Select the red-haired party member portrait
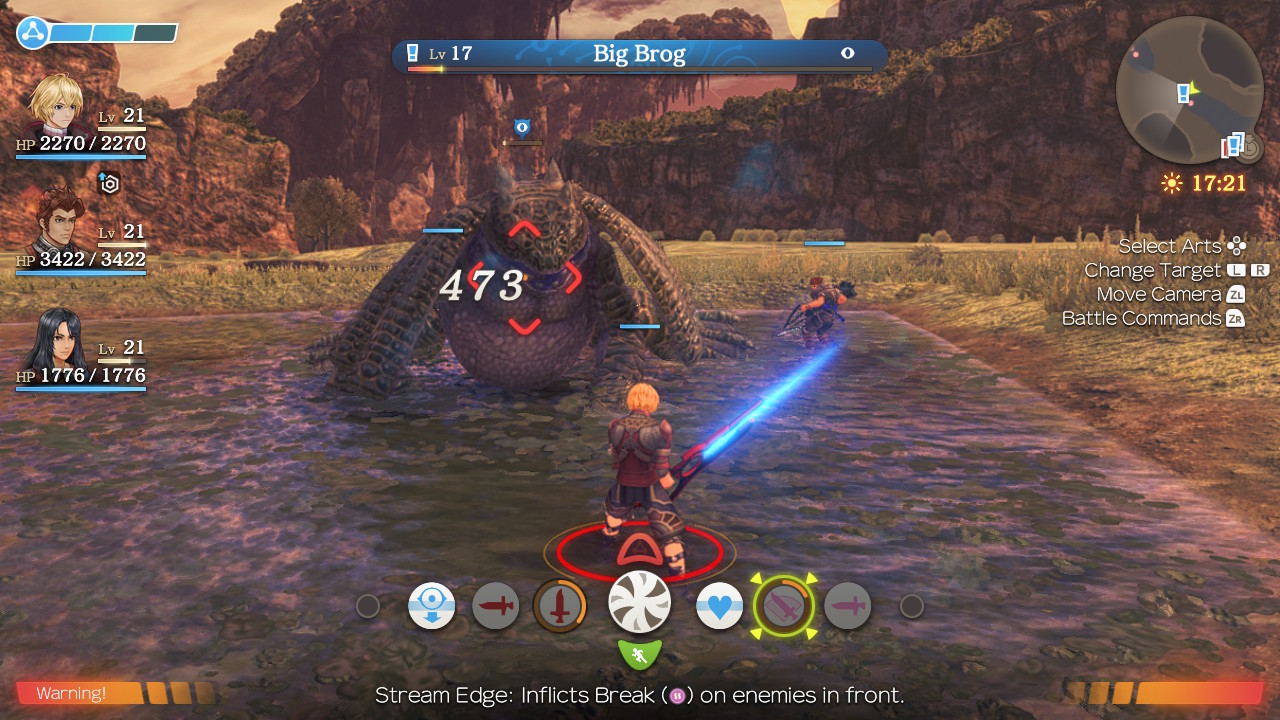Viewport: 1280px width, 720px height. pos(60,222)
